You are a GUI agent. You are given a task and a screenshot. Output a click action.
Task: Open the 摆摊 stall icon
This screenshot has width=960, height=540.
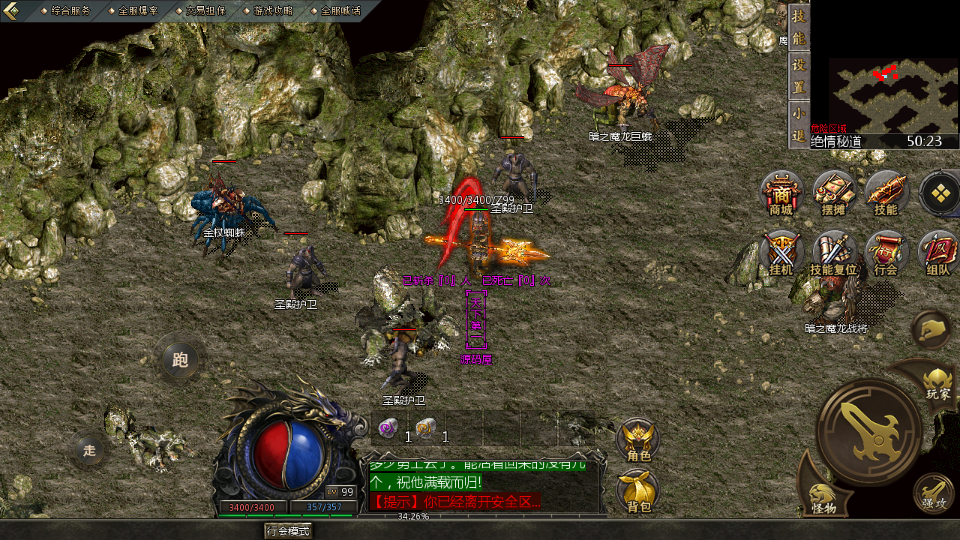tap(833, 193)
